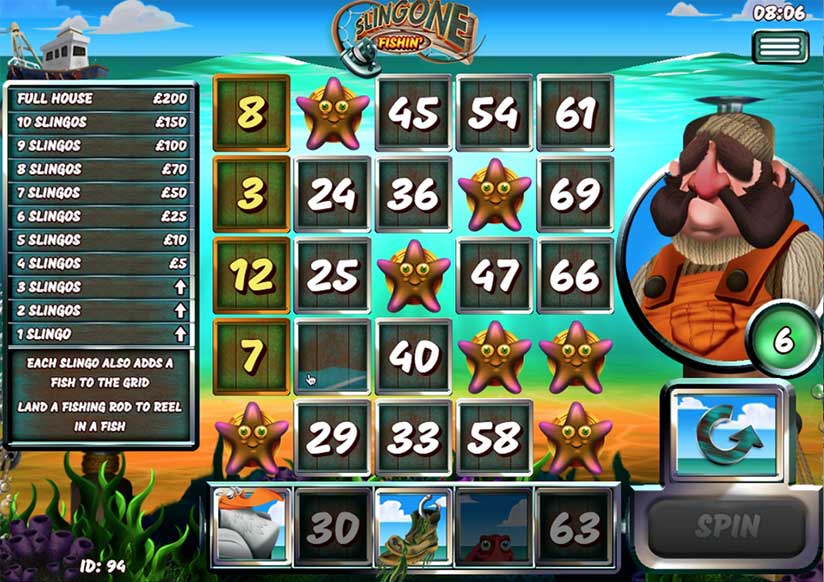Choose the number 40 grid tile
824x582 pixels.
413,357
